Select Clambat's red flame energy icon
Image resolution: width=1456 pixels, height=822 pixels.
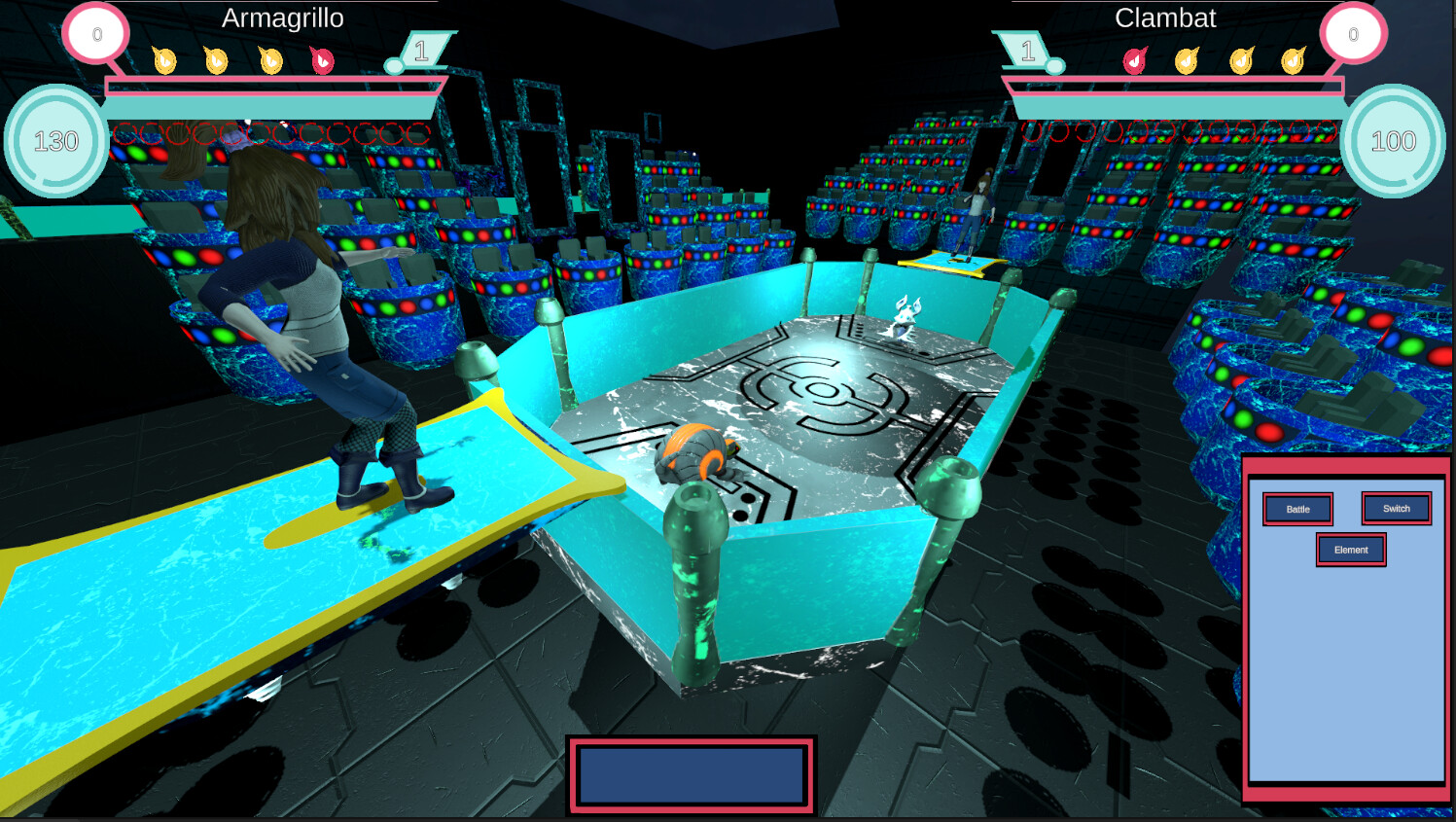(x=1134, y=60)
